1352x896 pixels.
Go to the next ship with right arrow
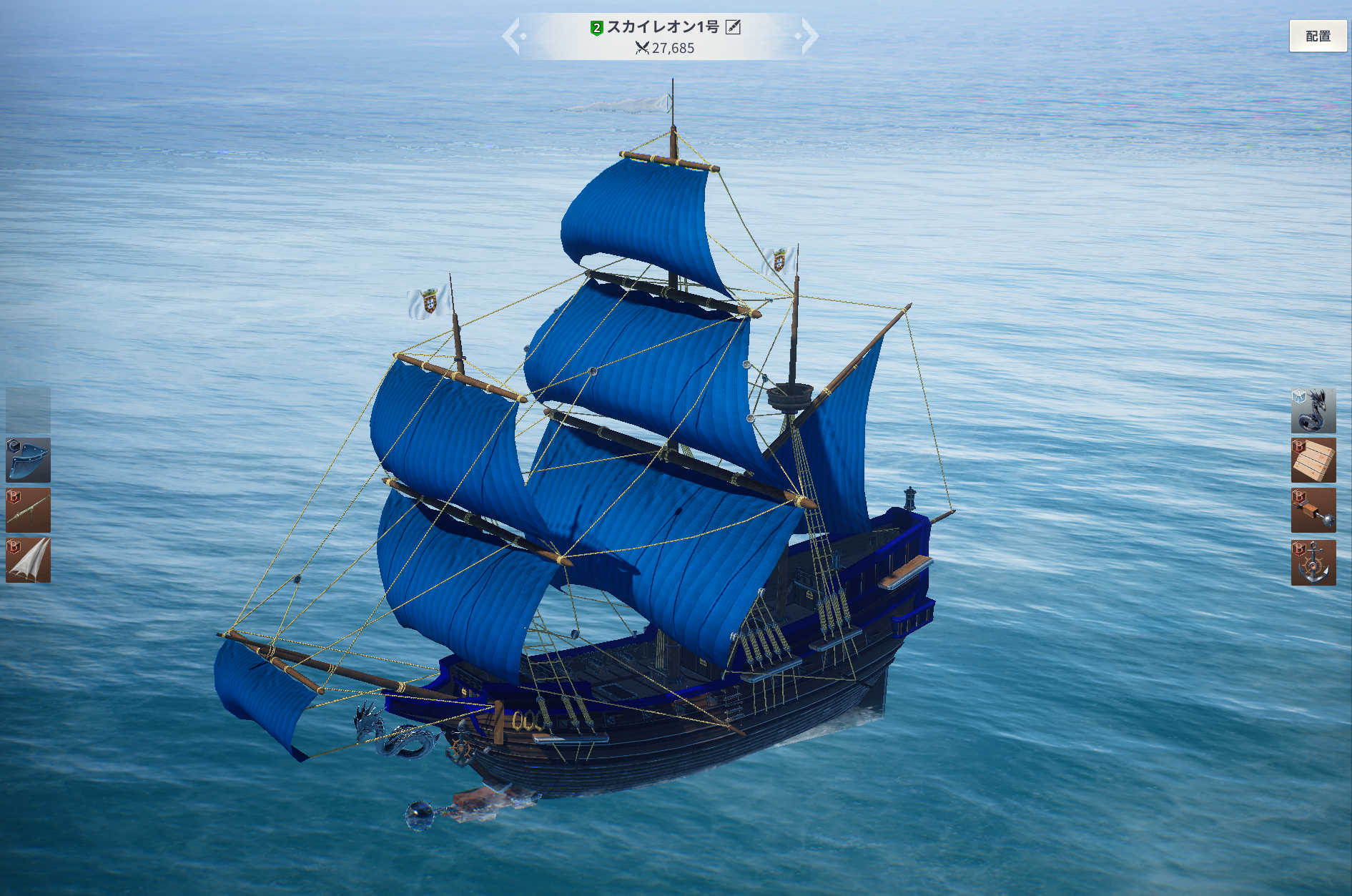pyautogui.click(x=809, y=36)
